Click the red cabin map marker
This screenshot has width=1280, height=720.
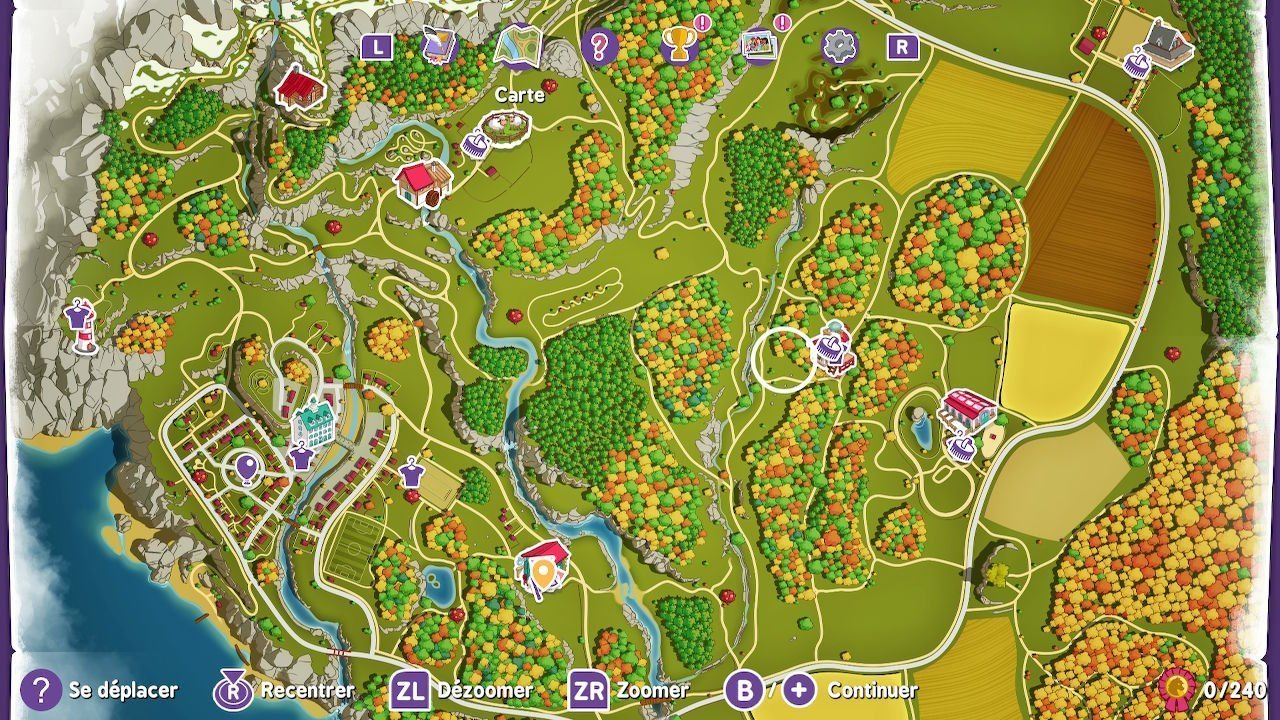click(x=301, y=88)
